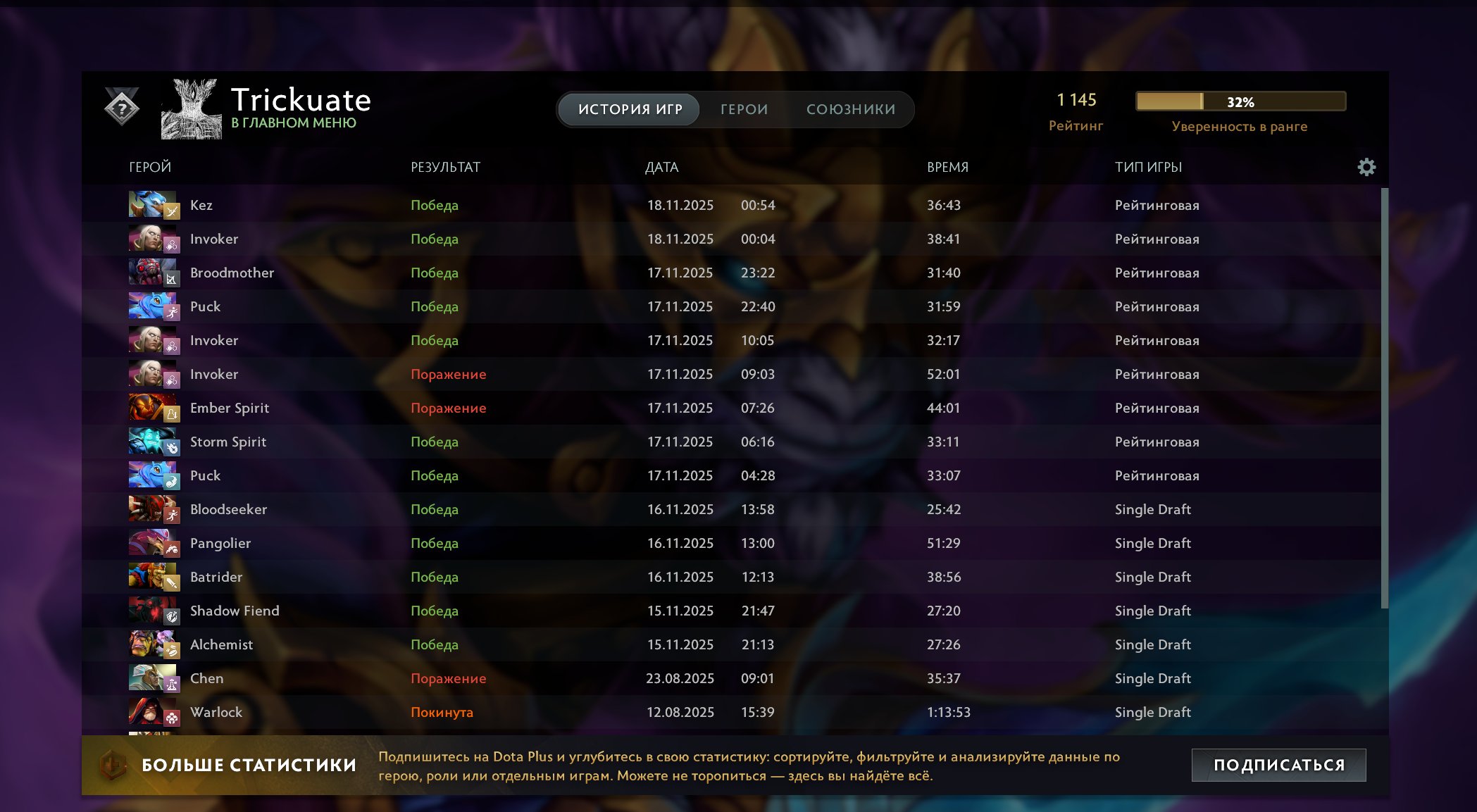Select the Shadow Fiend hero portrait
The height and width of the screenshot is (812, 1477).
[154, 611]
